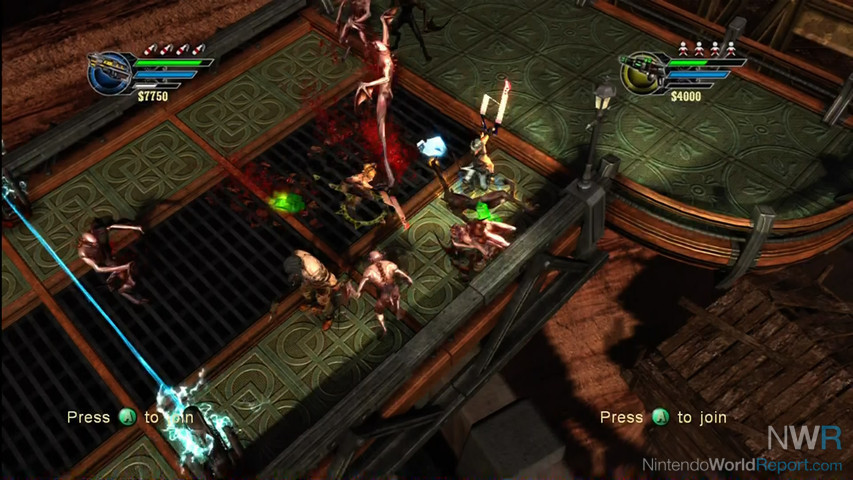The height and width of the screenshot is (480, 853).
Task: Select player one's blue weapon icon
Action: (x=108, y=73)
